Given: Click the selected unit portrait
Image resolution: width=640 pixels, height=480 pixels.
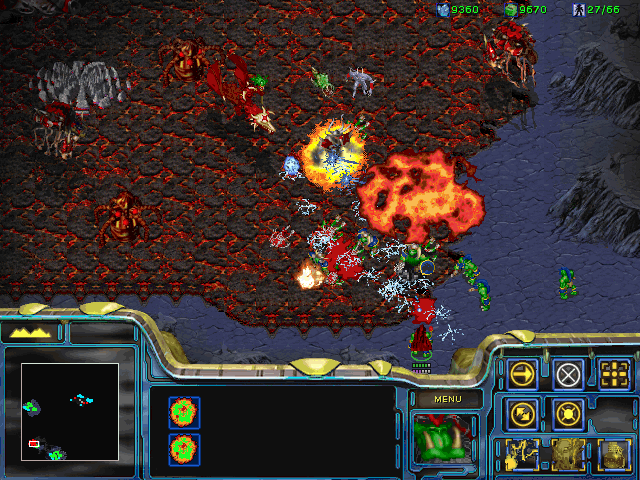Looking at the screenshot, I should [445, 440].
